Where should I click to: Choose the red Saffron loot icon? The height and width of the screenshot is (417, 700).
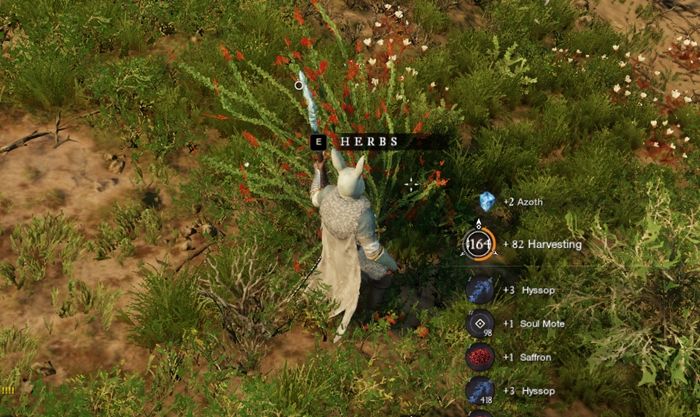coord(480,357)
